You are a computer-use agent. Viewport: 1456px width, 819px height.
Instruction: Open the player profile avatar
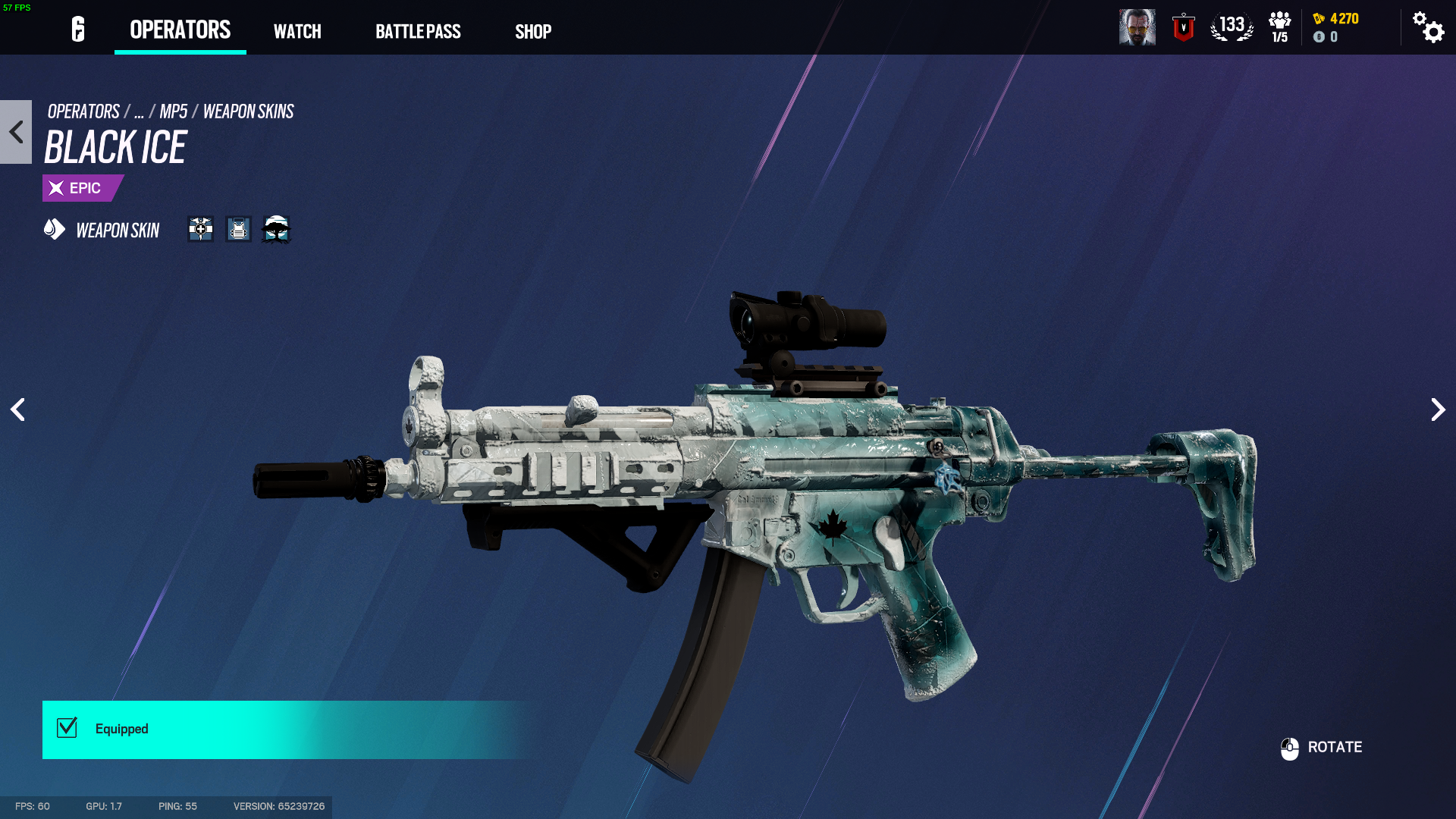(1137, 27)
